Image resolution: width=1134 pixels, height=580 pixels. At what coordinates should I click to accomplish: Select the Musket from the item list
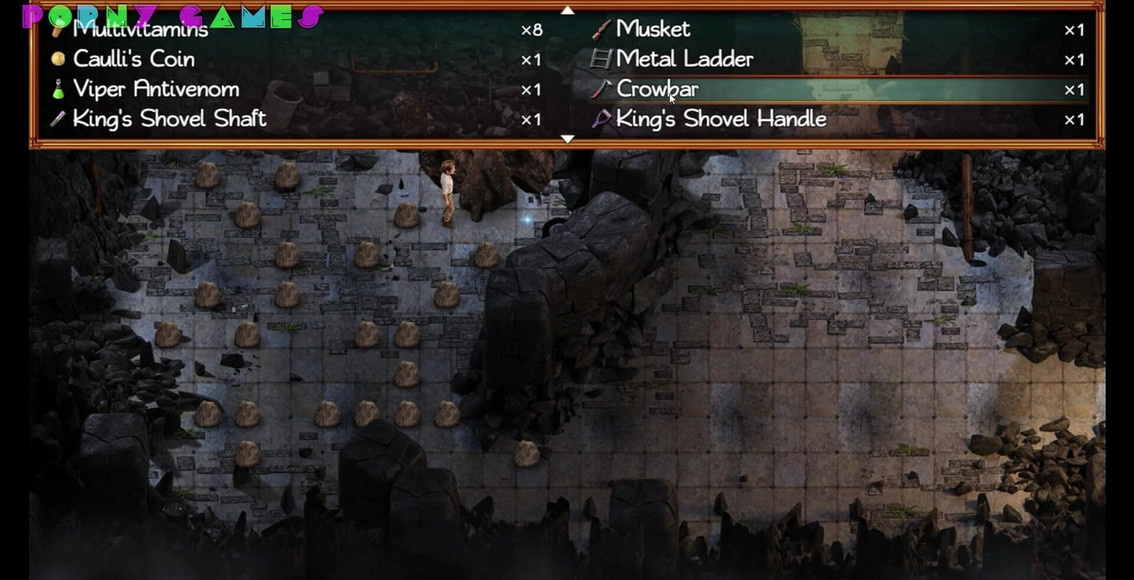pyautogui.click(x=652, y=30)
